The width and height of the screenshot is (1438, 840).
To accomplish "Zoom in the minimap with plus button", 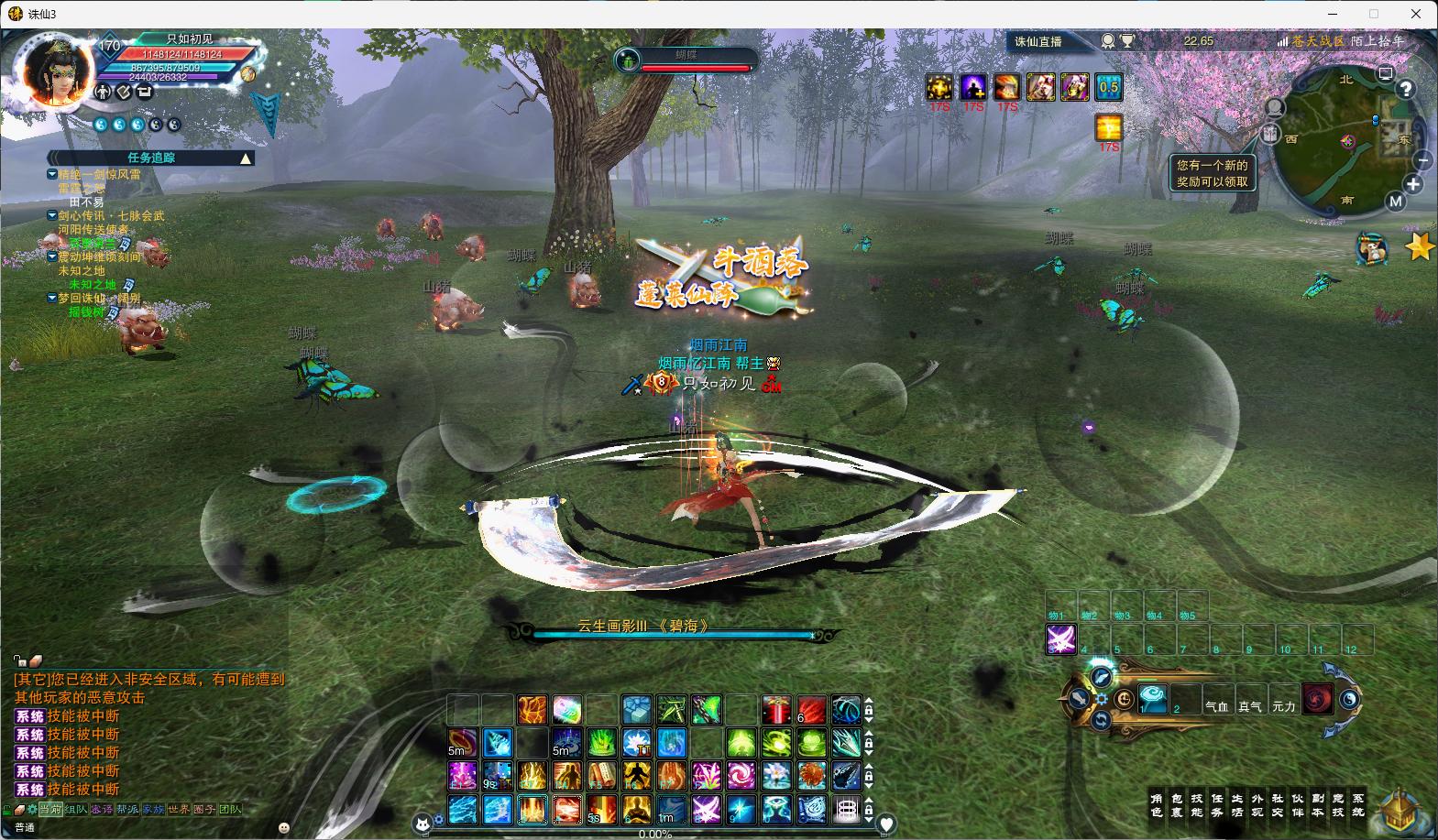I will click(1413, 185).
